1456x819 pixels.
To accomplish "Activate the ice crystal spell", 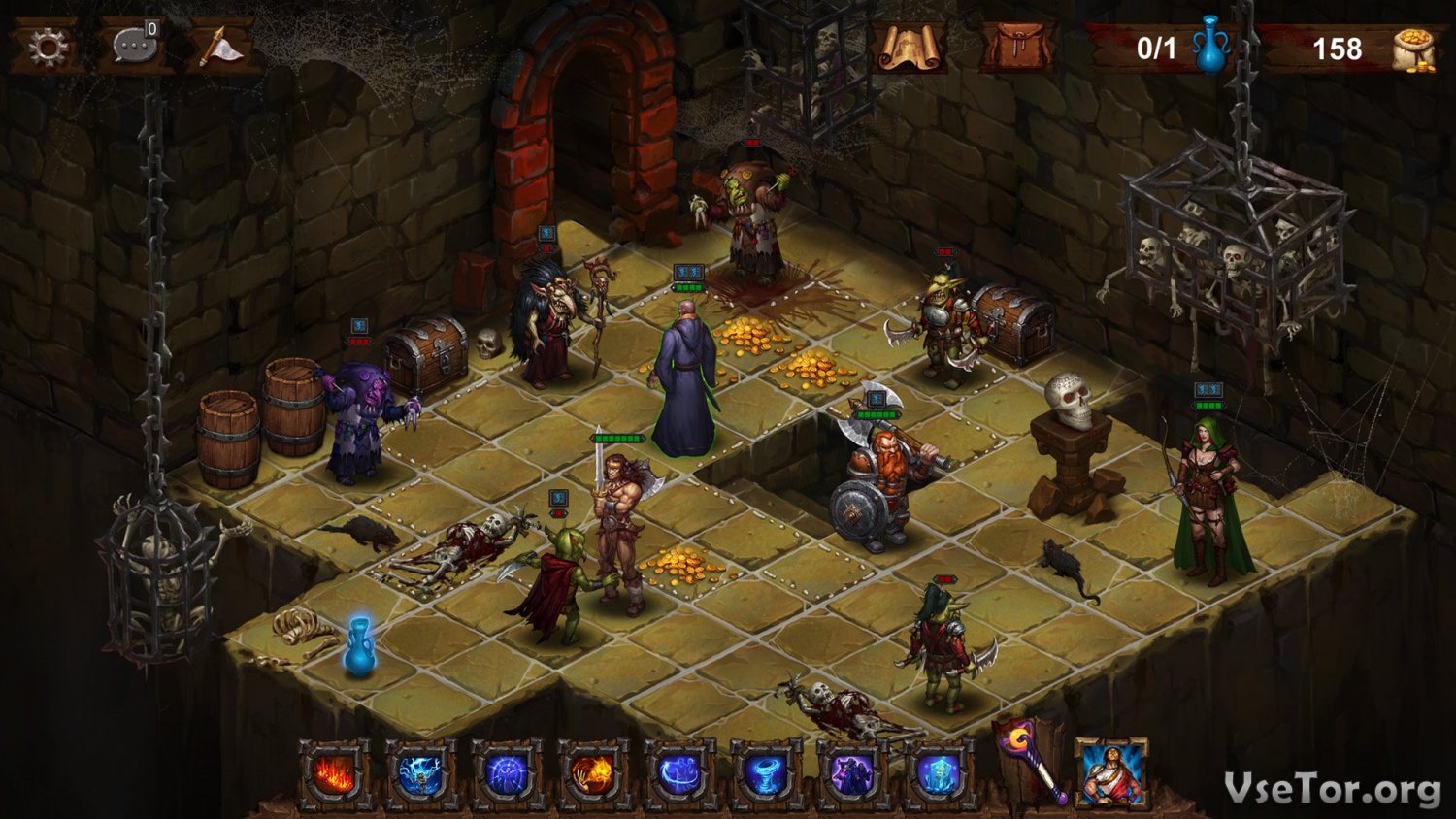I will pyautogui.click(x=939, y=775).
